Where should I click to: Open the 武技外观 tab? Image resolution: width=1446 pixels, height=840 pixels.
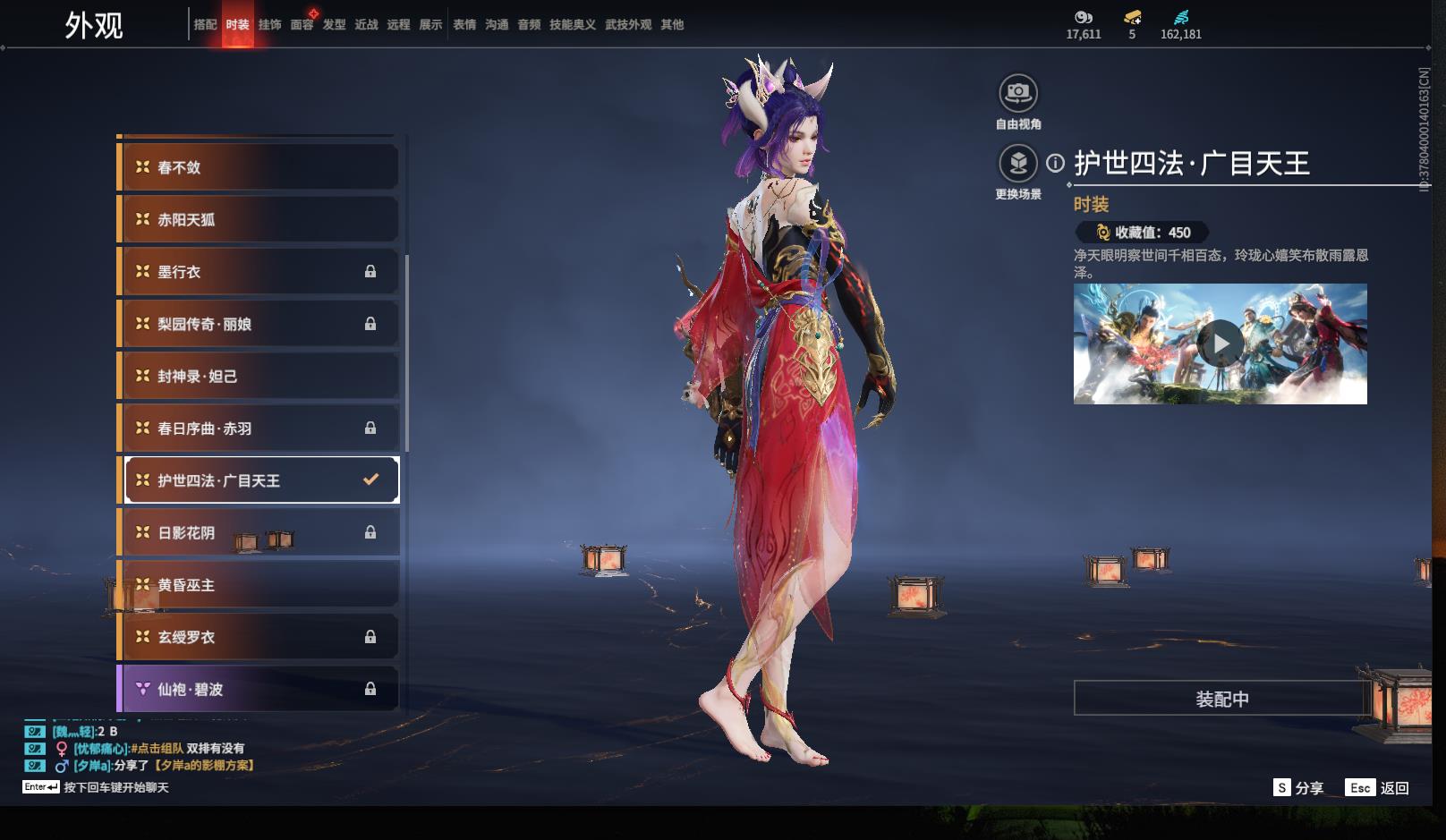627,25
